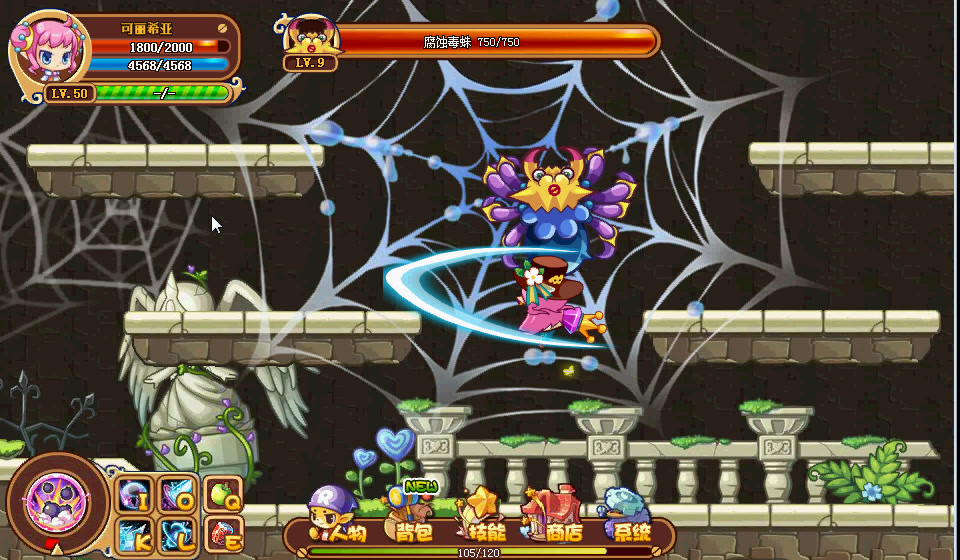Activate the skill icon labeled O
The height and width of the screenshot is (560, 960).
pos(176,494)
